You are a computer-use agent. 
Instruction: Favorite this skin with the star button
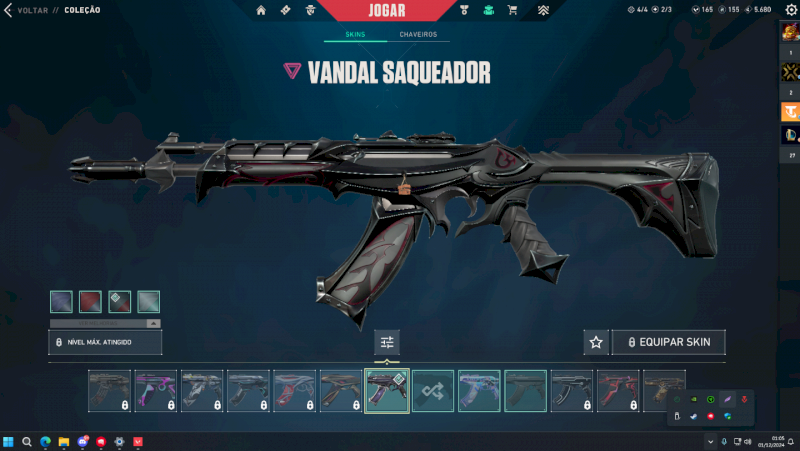[596, 342]
